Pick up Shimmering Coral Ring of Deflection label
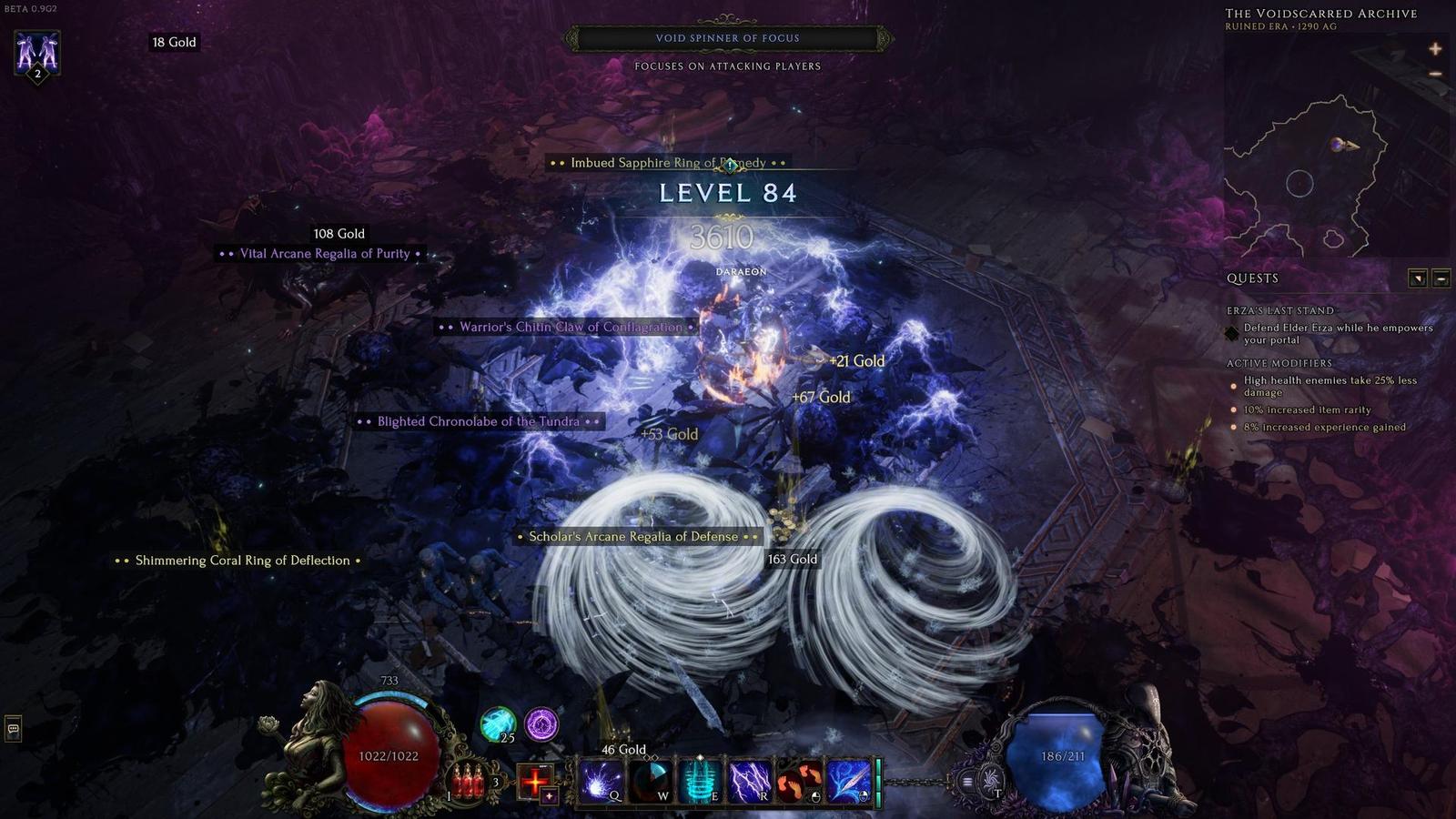 pos(242,561)
